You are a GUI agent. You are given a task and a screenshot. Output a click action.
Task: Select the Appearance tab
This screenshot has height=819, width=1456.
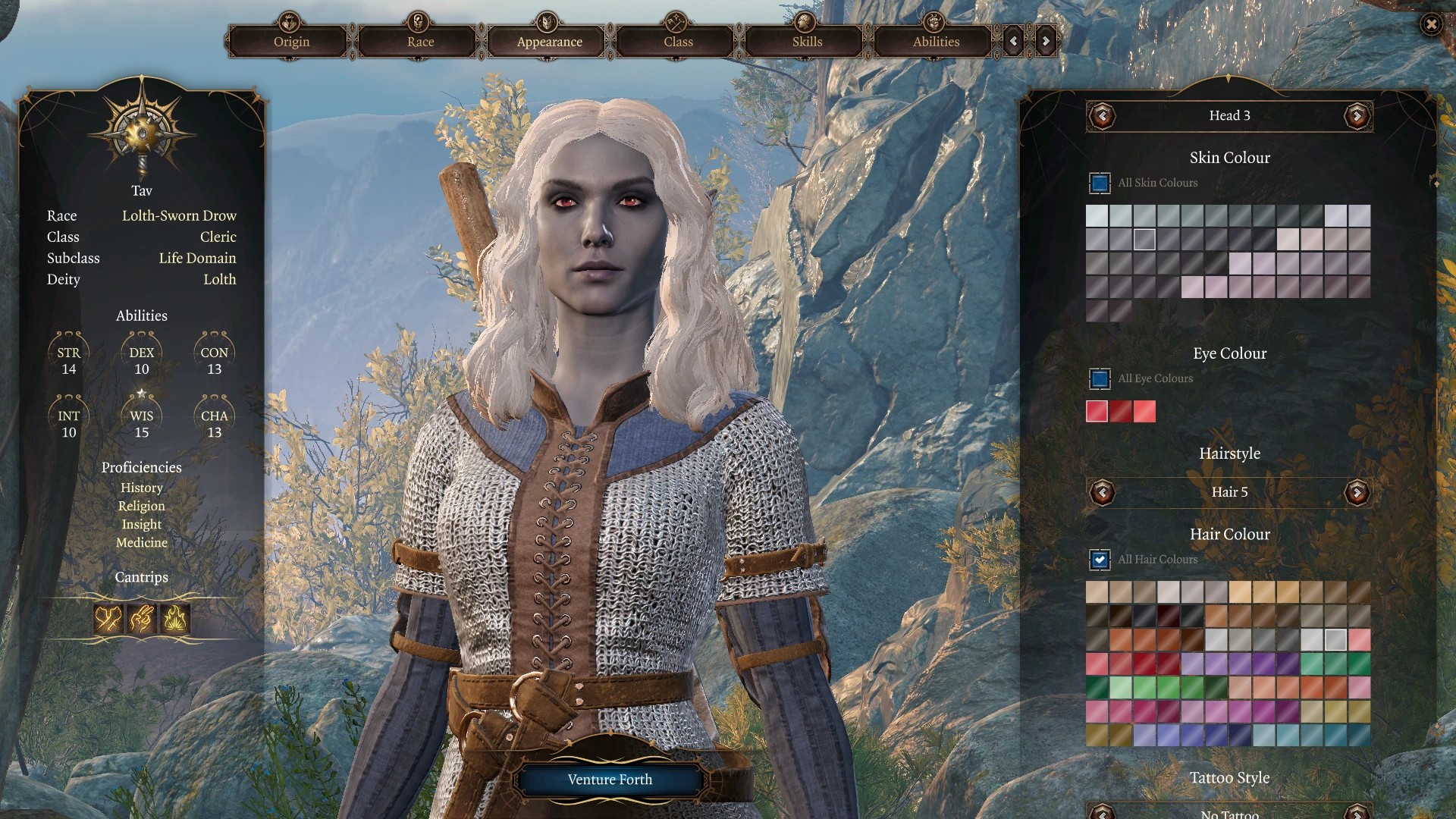point(549,42)
